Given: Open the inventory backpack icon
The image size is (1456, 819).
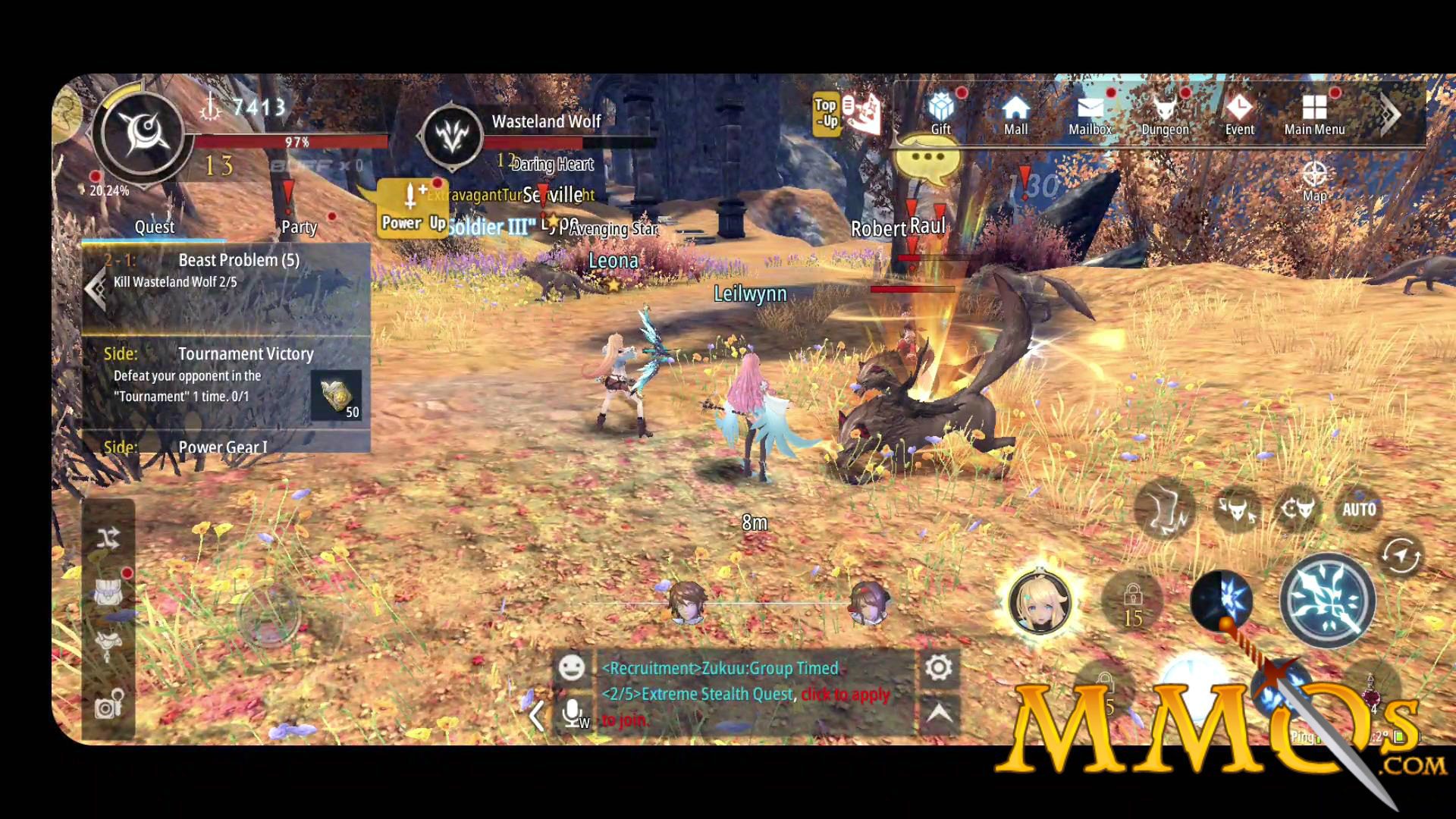Looking at the screenshot, I should [108, 592].
